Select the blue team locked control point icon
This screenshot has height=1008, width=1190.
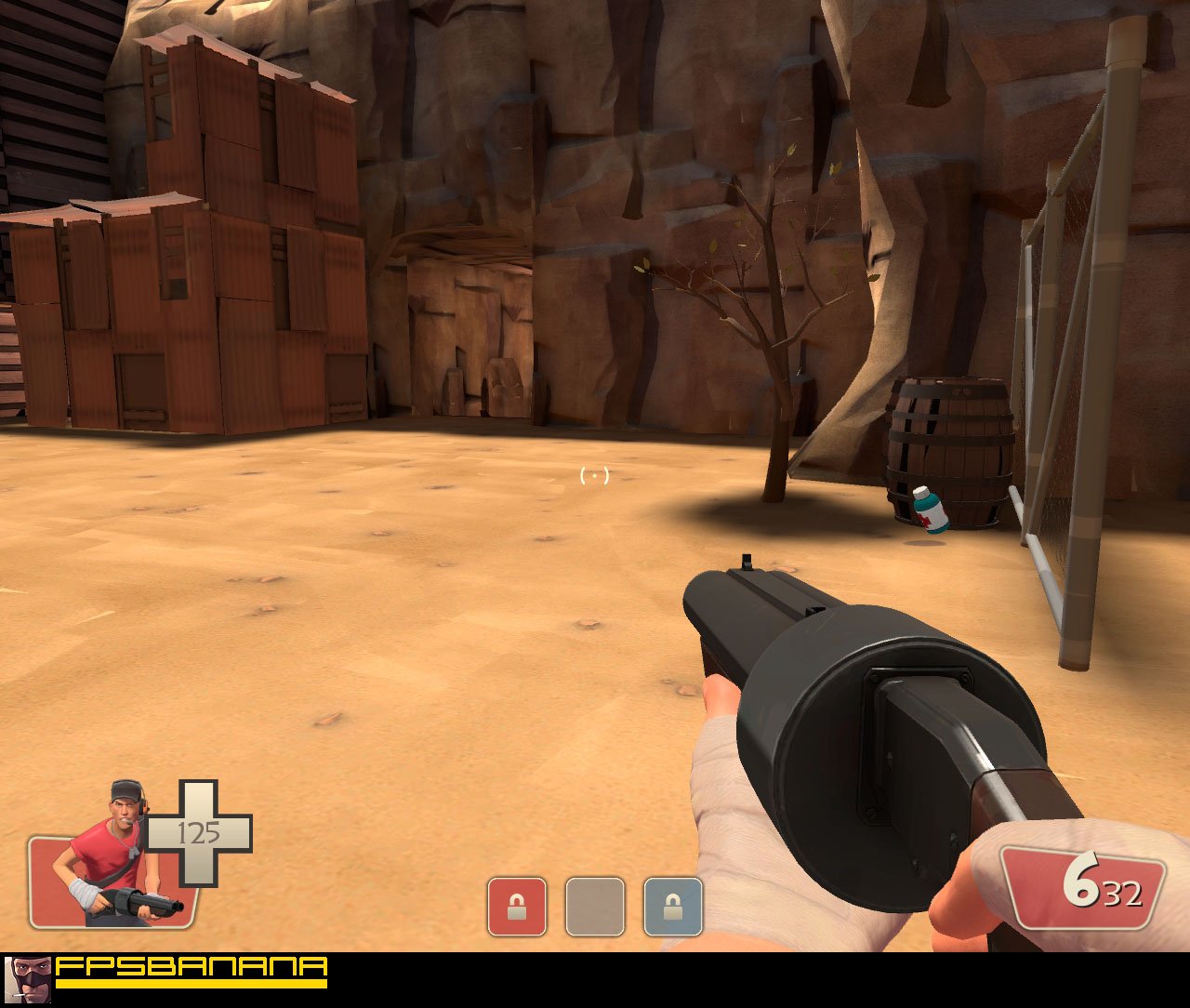point(672,907)
